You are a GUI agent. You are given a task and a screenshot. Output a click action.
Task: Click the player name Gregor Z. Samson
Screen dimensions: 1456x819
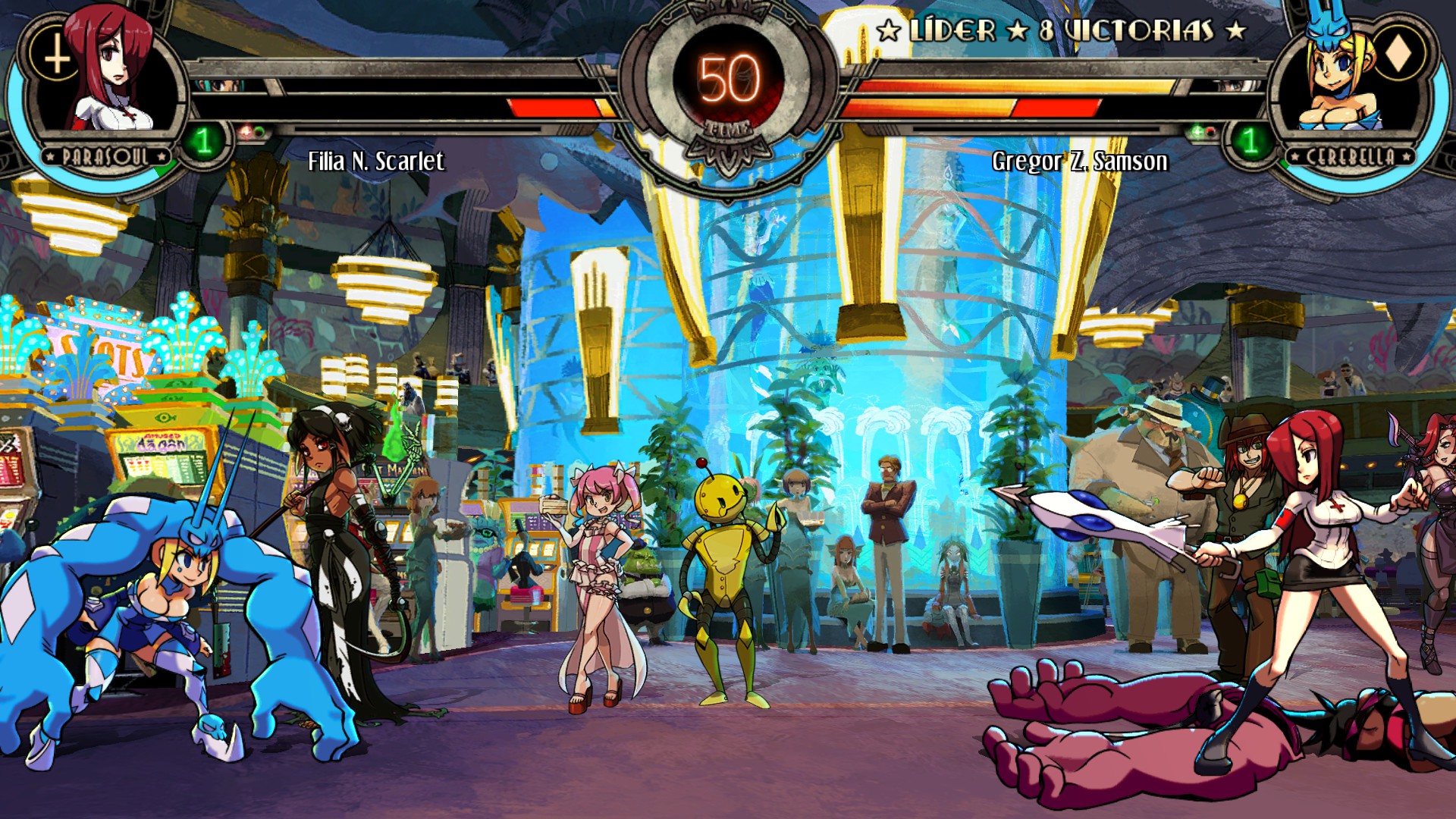1079,162
